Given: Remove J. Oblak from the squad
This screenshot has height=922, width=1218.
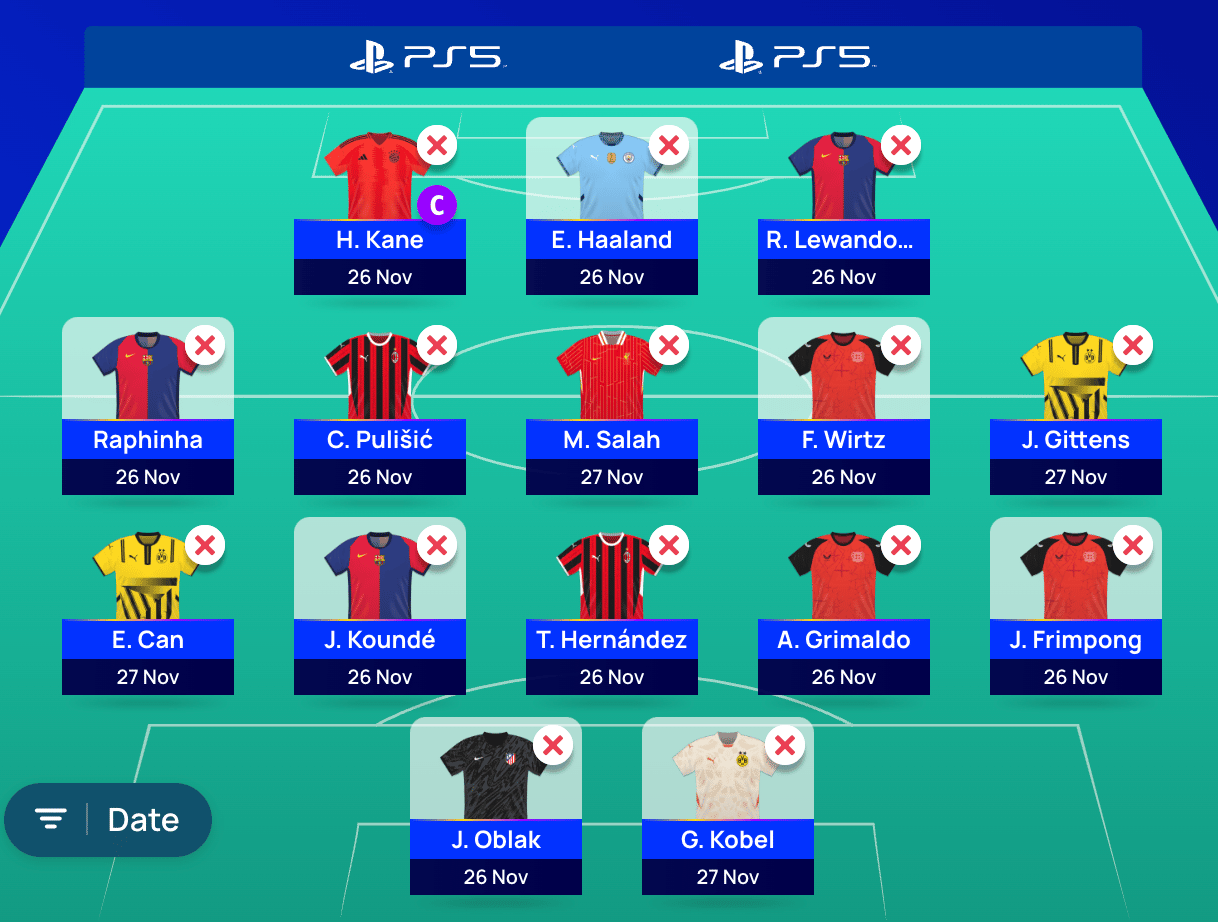Looking at the screenshot, I should pos(553,746).
